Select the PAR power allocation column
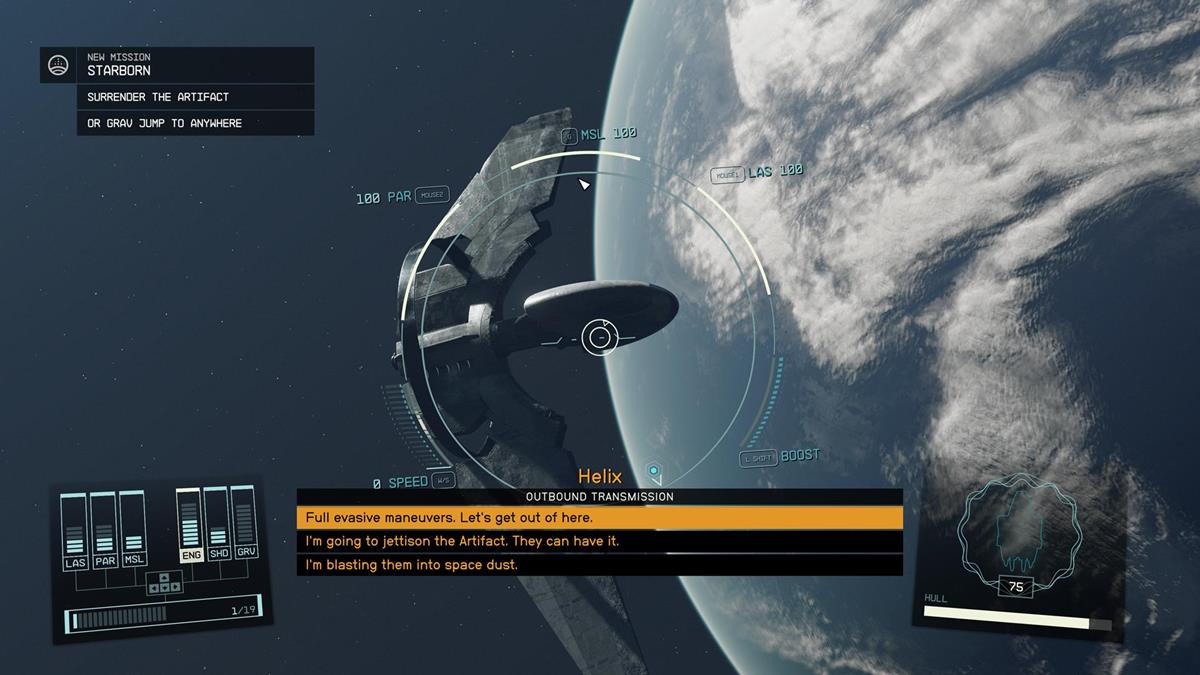Image resolution: width=1200 pixels, height=675 pixels. (104, 531)
